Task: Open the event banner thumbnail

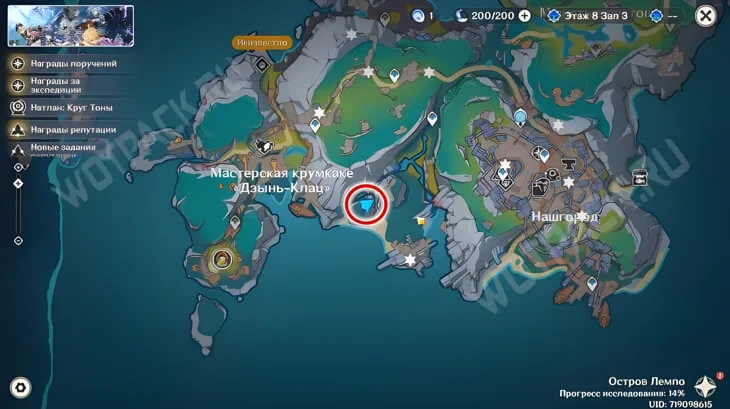Action: pos(71,26)
